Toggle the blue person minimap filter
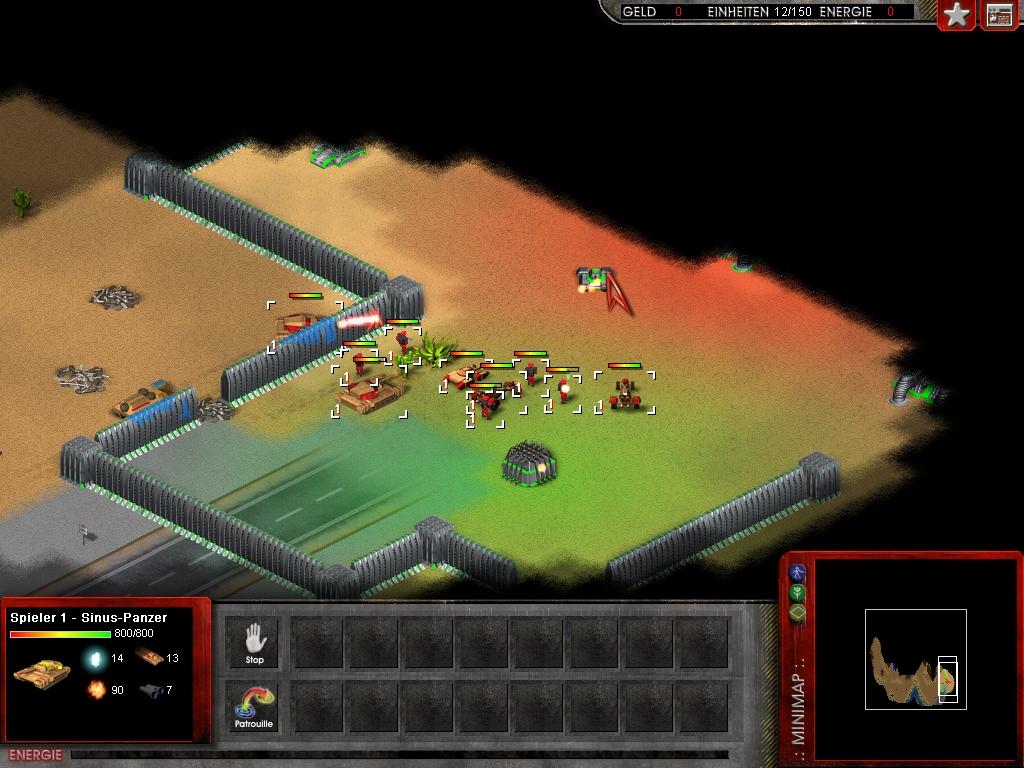Viewport: 1024px width, 768px height. [x=797, y=573]
